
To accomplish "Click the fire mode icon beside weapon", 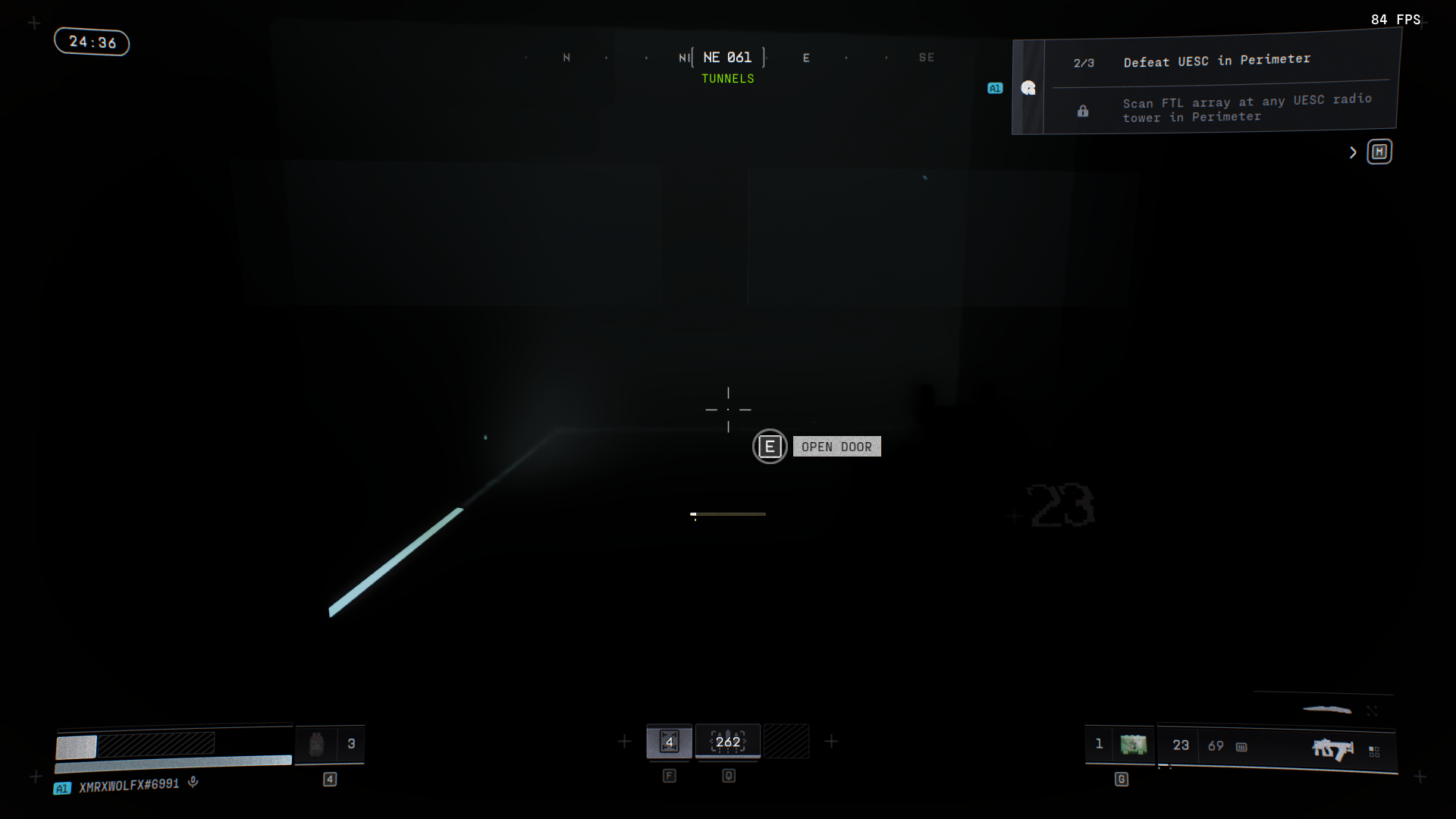I will (1374, 752).
